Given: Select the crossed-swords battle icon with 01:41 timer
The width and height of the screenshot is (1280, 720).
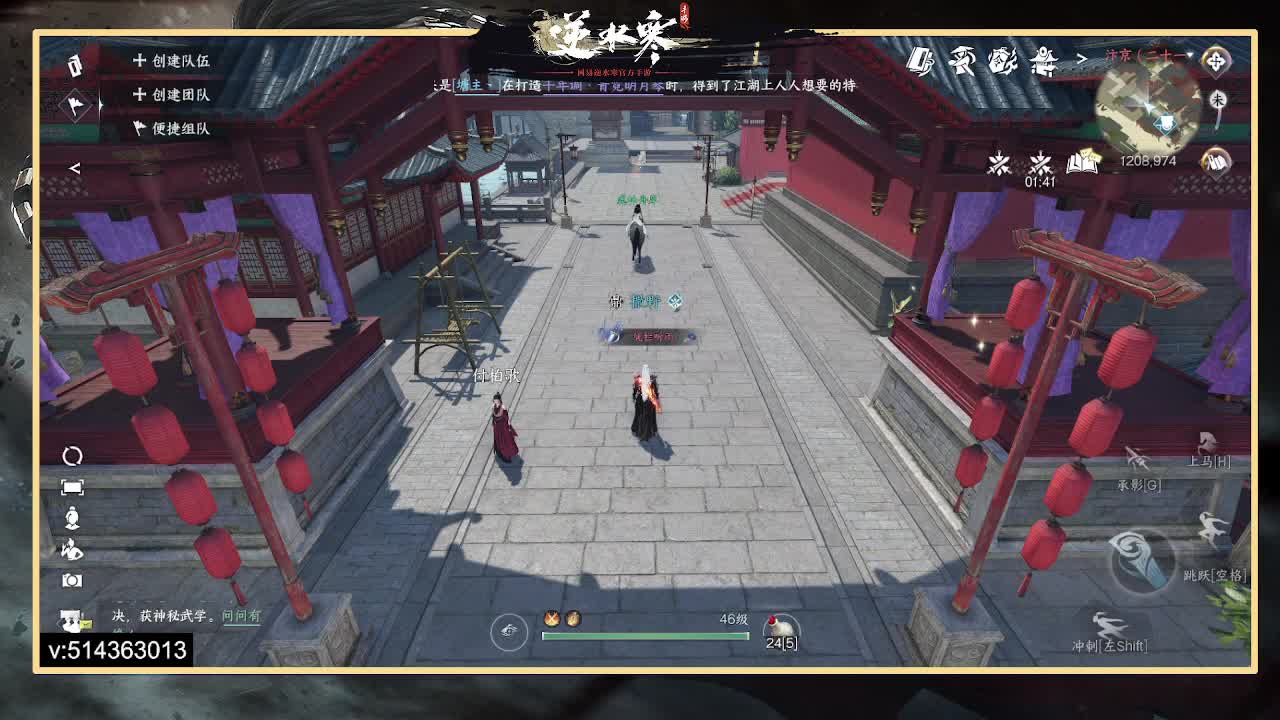Looking at the screenshot, I should click(x=1040, y=162).
